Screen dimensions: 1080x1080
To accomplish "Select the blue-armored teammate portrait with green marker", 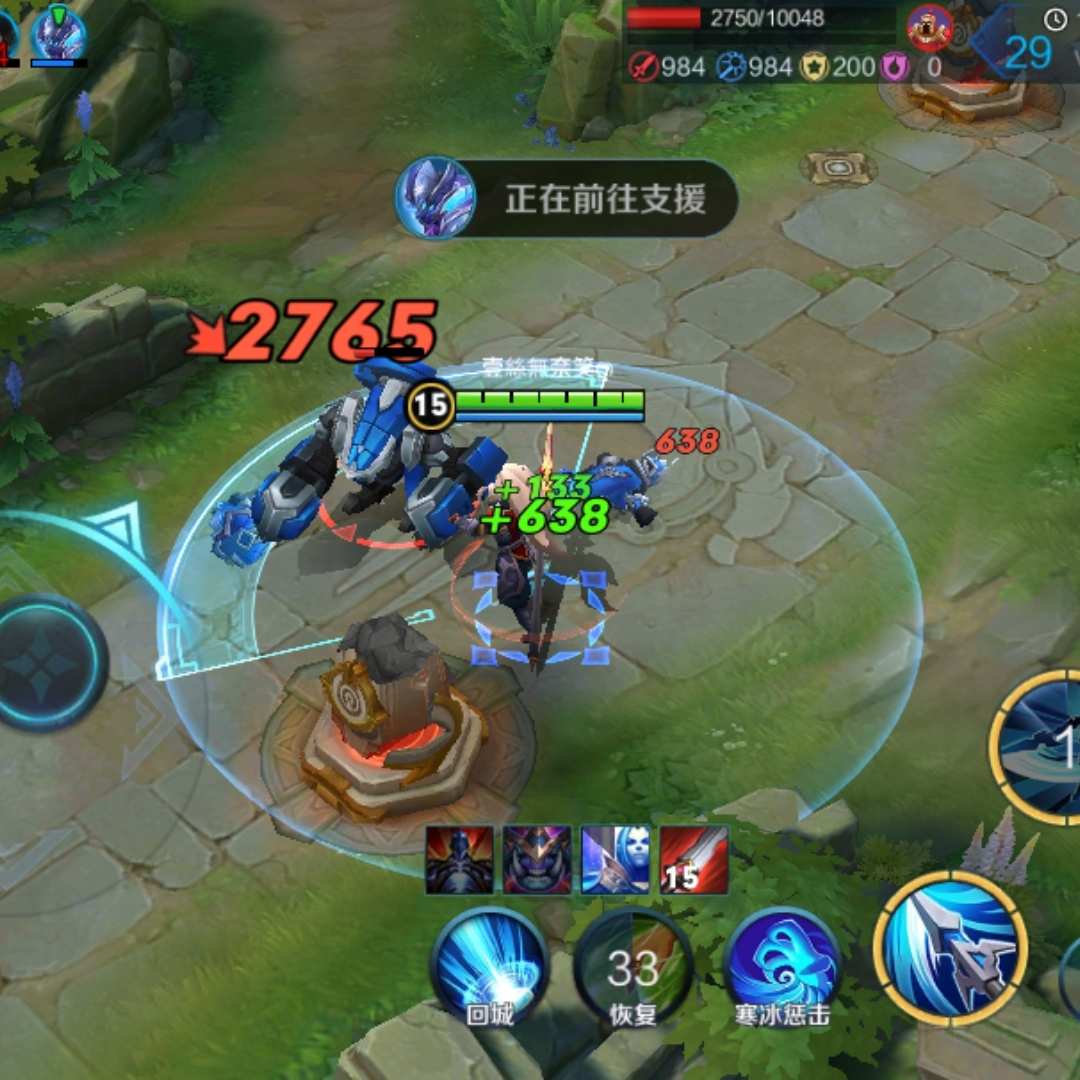I will [x=58, y=35].
